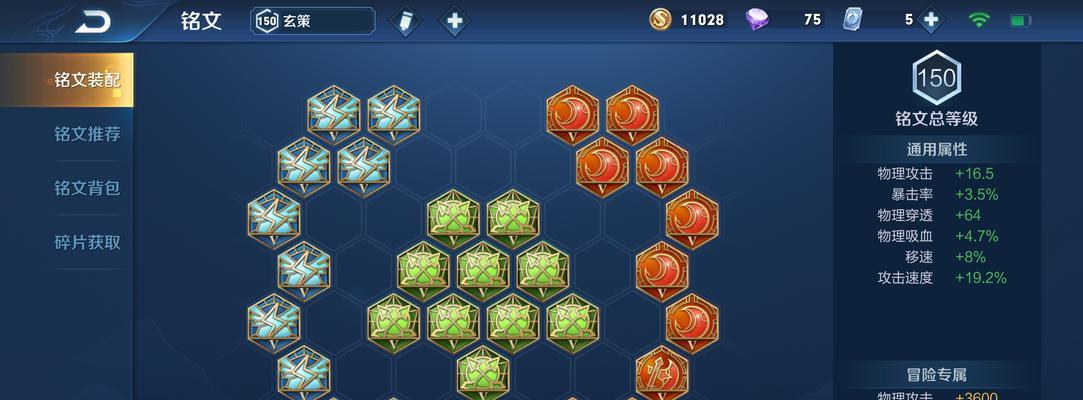
Task: Go back using the return arrow
Action: point(92,20)
